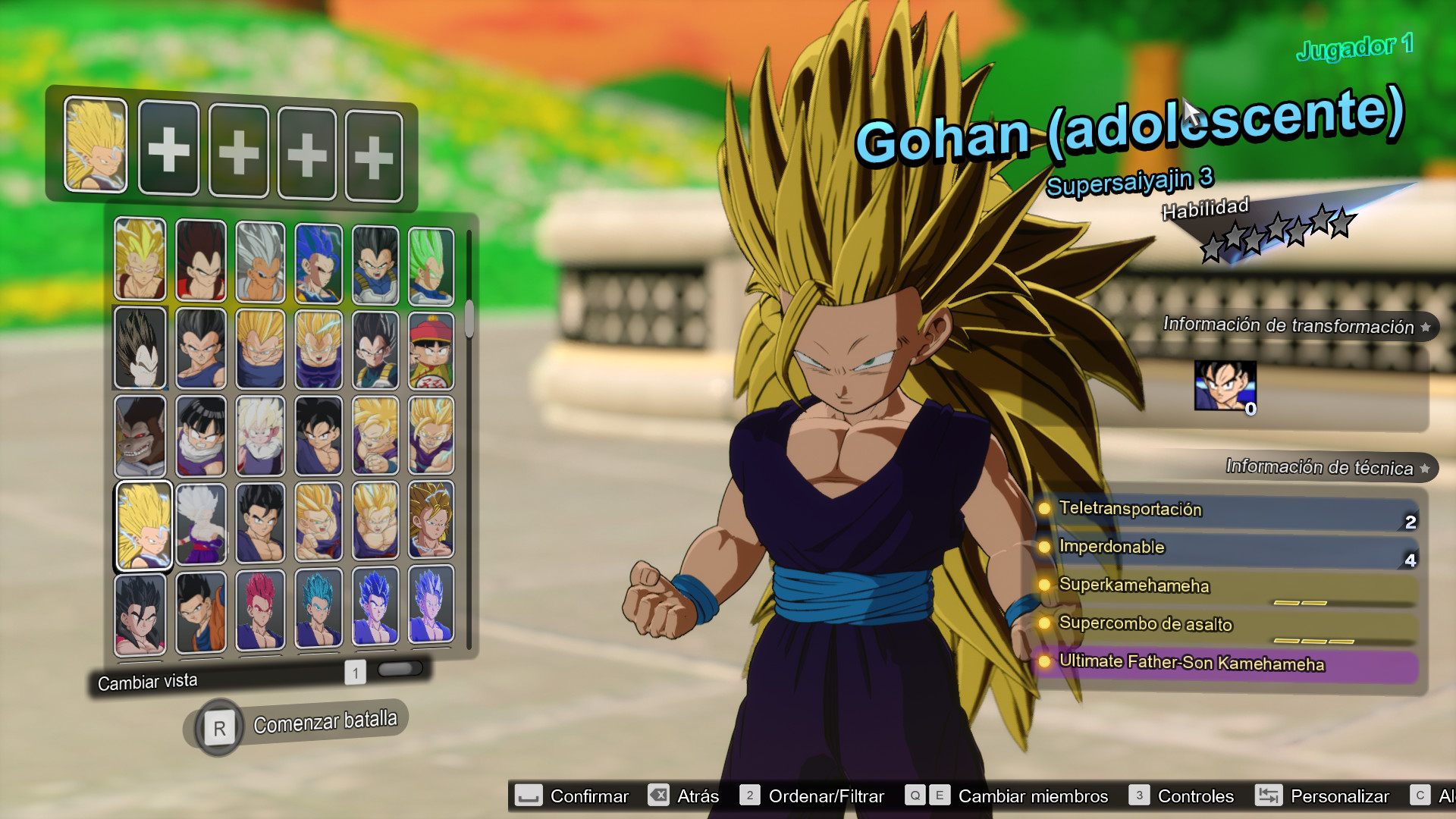Select the Great Ape character icon
This screenshot has height=819, width=1456.
pyautogui.click(x=140, y=436)
